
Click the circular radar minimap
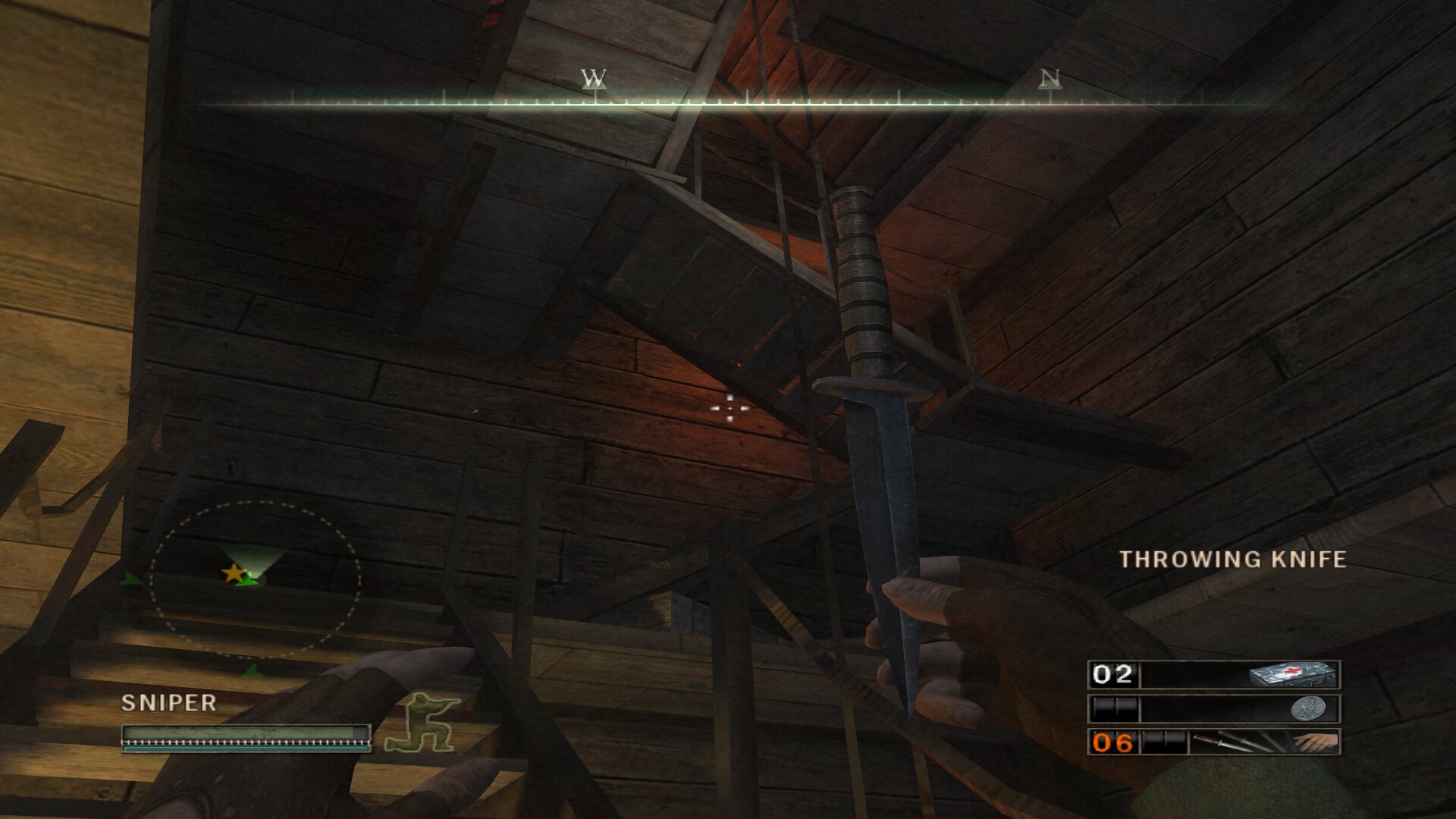pos(255,579)
